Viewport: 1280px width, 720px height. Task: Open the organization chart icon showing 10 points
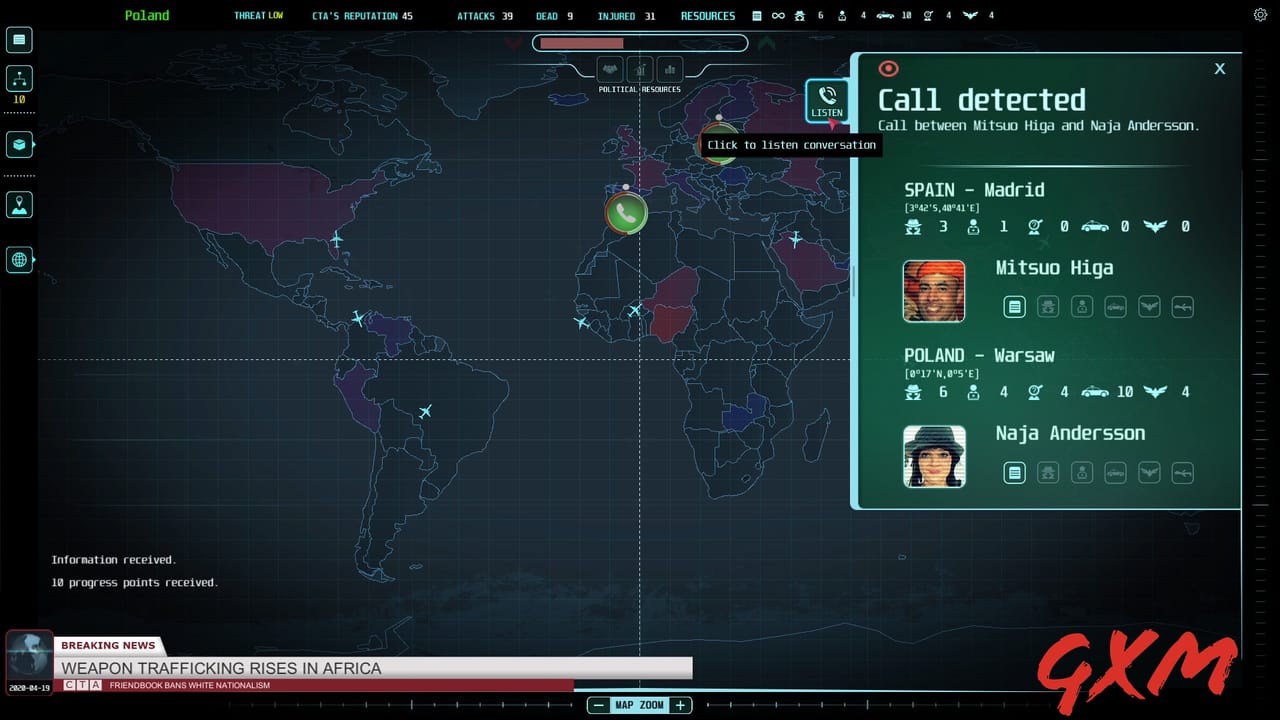click(19, 77)
